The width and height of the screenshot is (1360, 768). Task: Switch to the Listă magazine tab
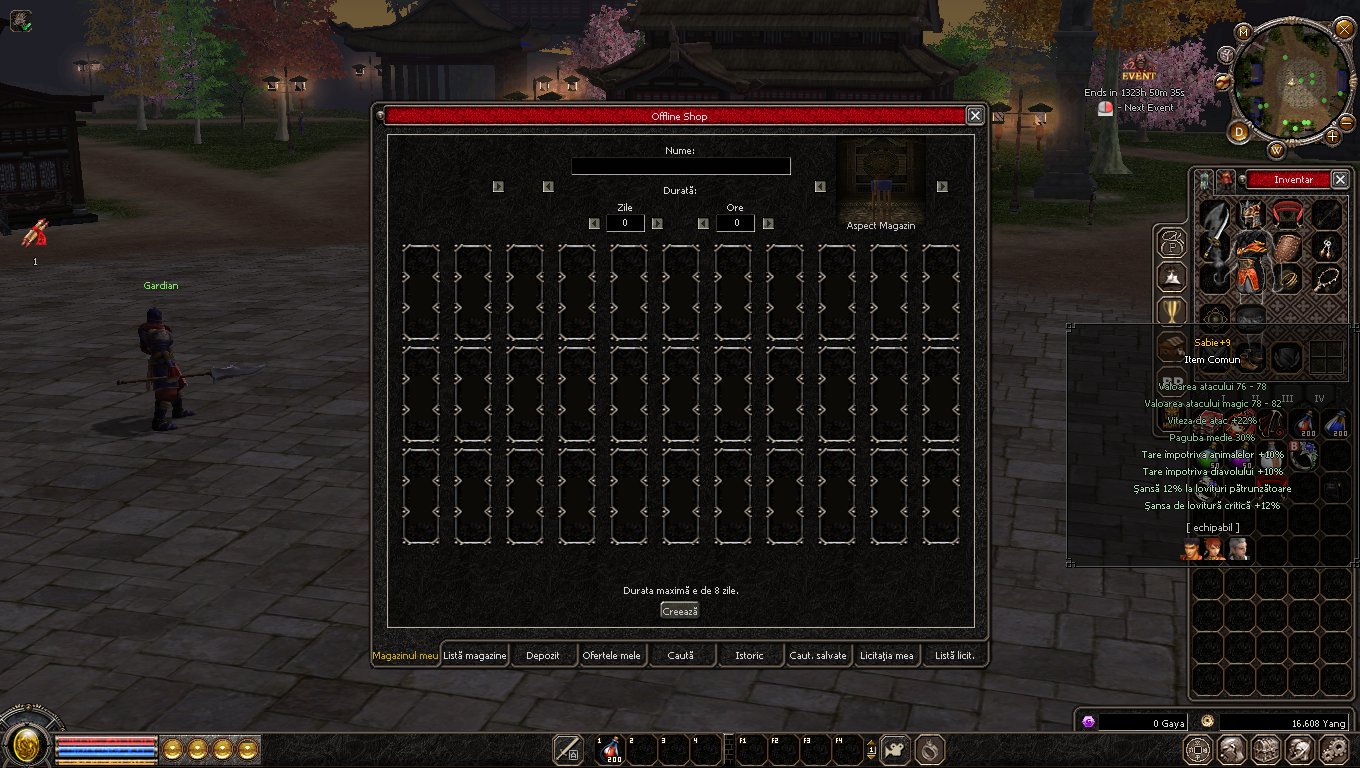[x=476, y=656]
